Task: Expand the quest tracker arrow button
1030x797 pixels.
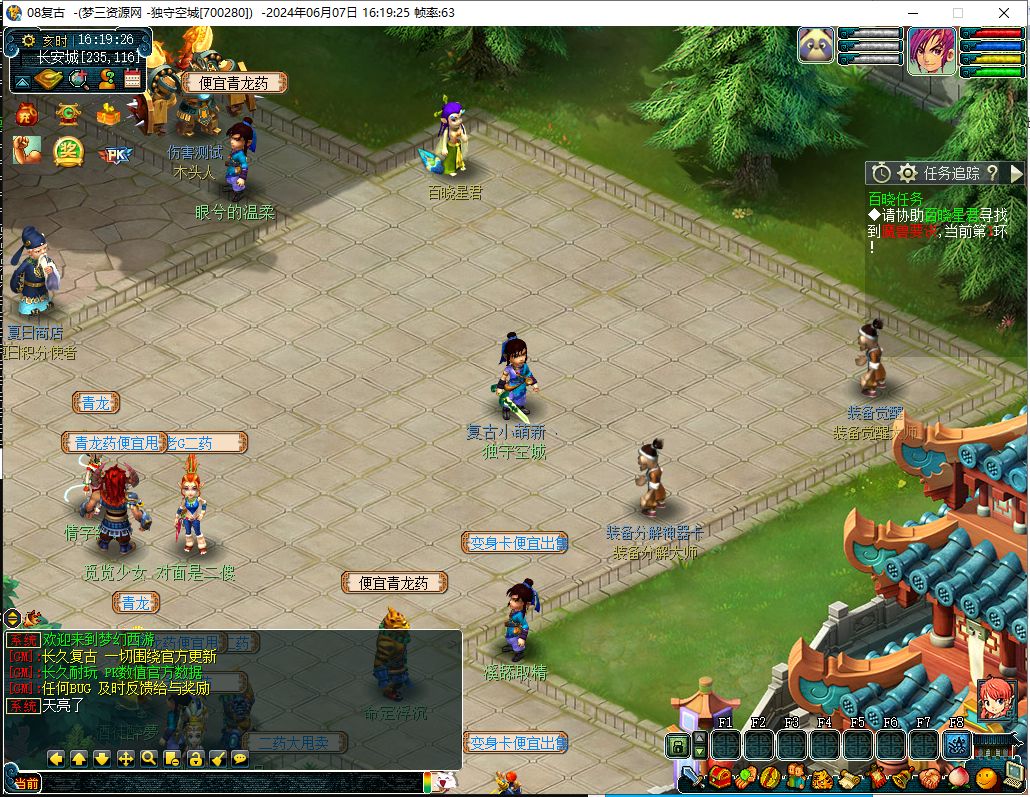Action: [x=1016, y=173]
